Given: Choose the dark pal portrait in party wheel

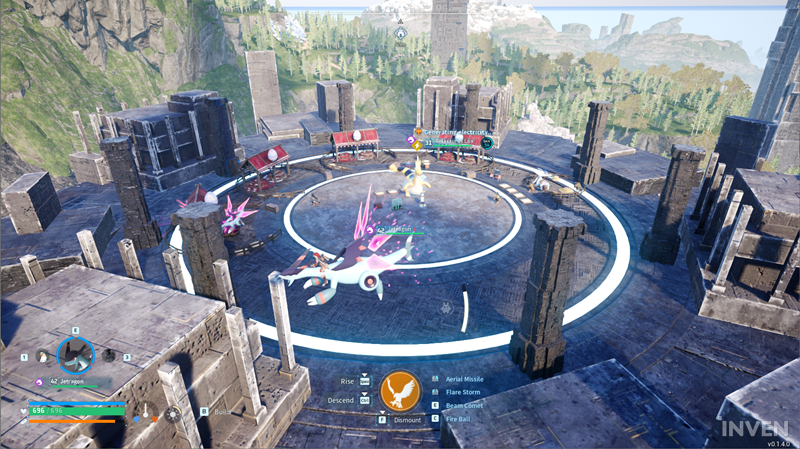Looking at the screenshot, I should point(109,356).
